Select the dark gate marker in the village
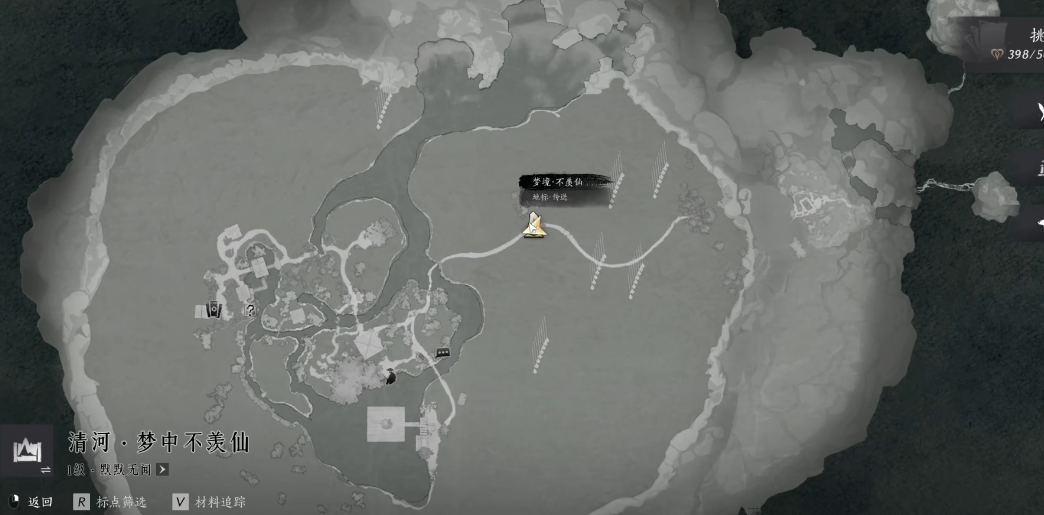The height and width of the screenshot is (515, 1044). (213, 311)
